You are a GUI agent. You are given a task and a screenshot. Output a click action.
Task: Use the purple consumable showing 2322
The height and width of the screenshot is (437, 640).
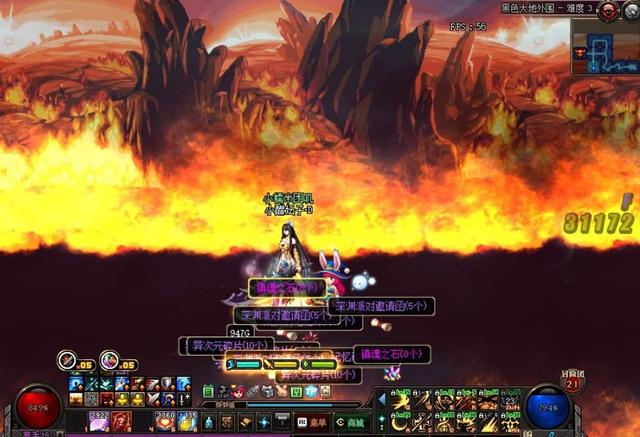coord(100,421)
